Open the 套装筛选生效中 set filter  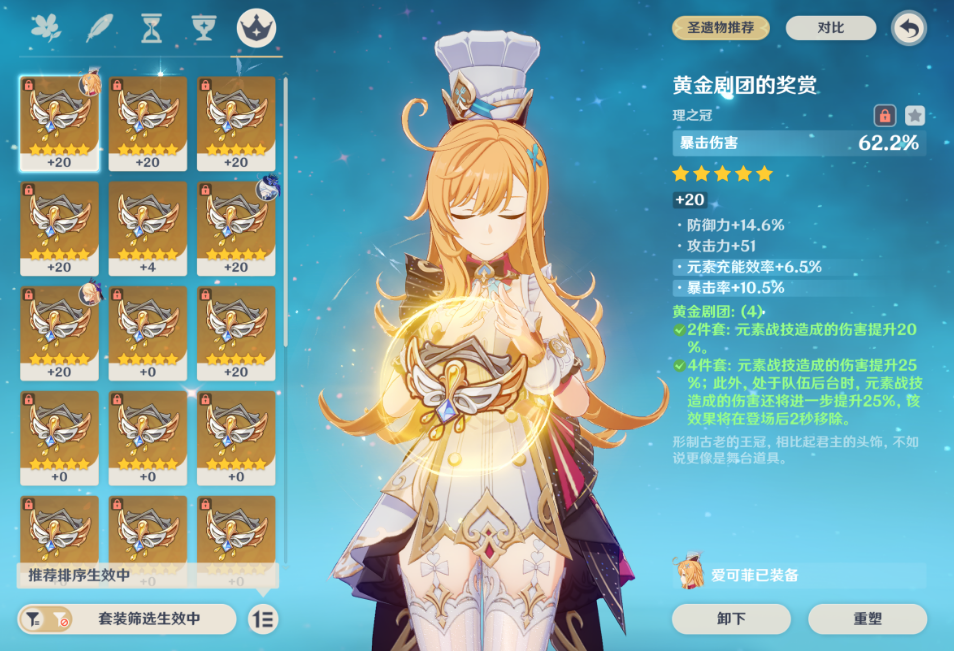127,619
